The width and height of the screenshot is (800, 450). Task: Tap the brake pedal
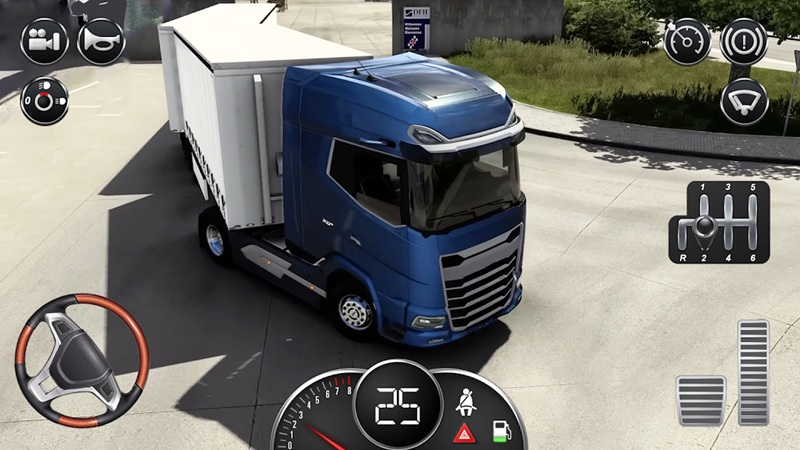click(700, 400)
